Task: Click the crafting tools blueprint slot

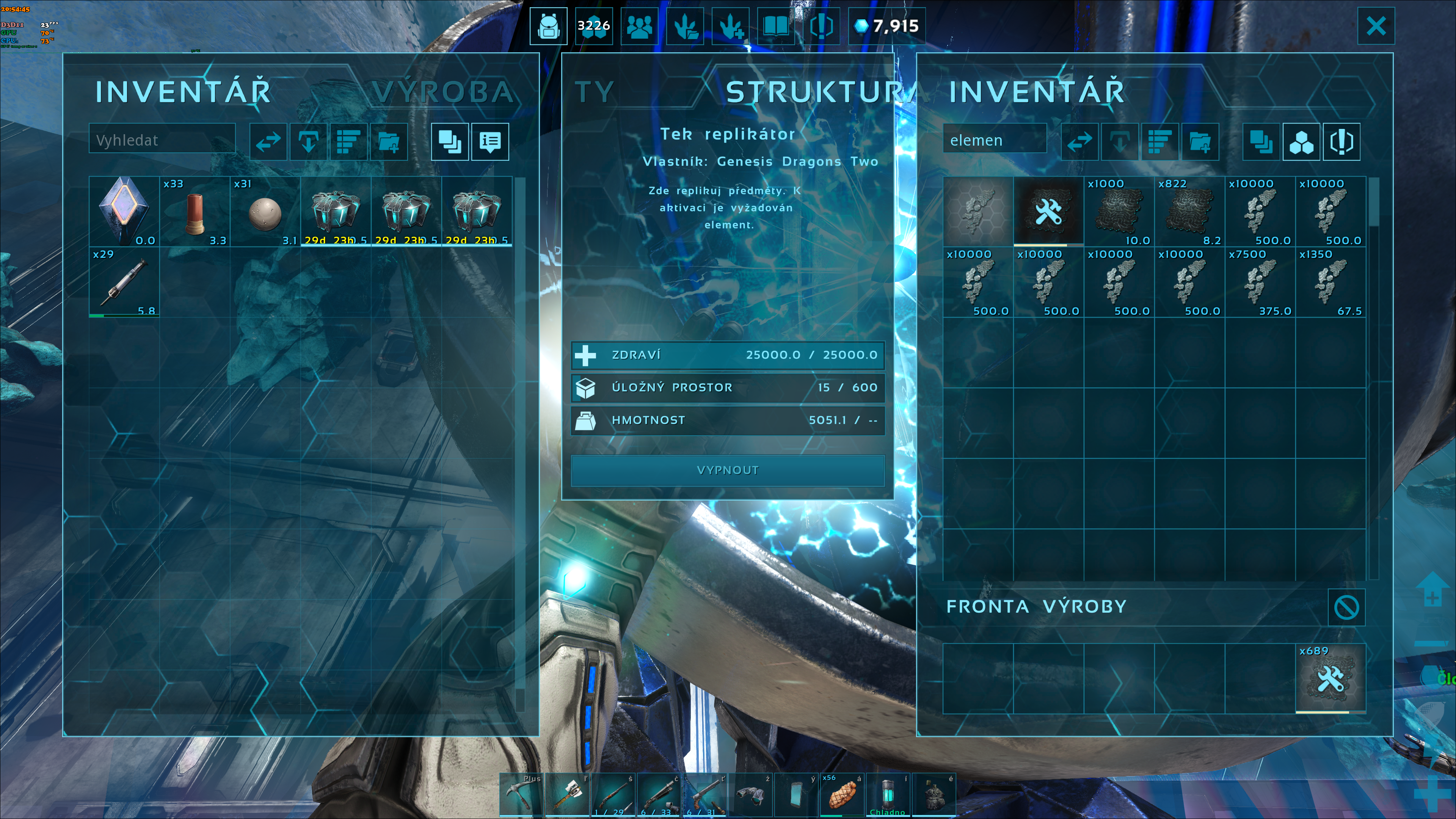Action: click(x=1048, y=212)
